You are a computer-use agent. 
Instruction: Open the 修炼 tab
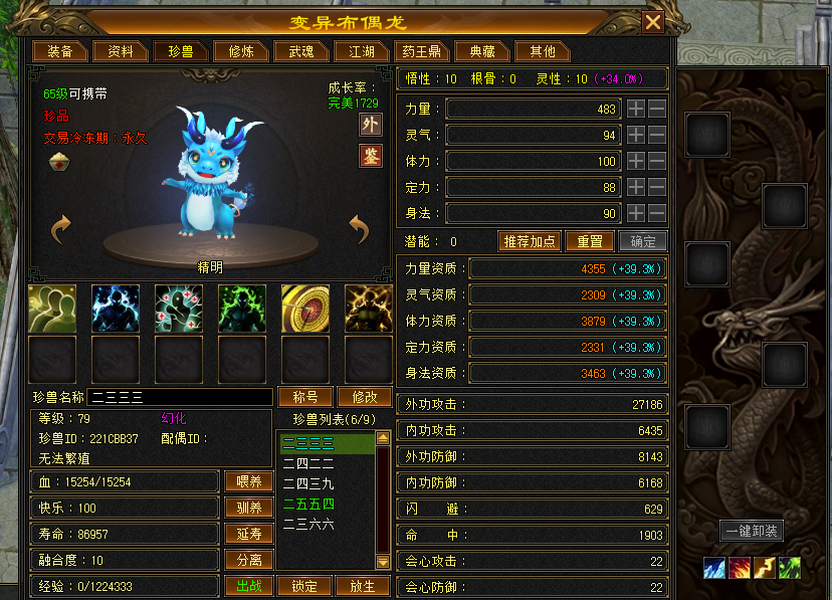pyautogui.click(x=242, y=51)
